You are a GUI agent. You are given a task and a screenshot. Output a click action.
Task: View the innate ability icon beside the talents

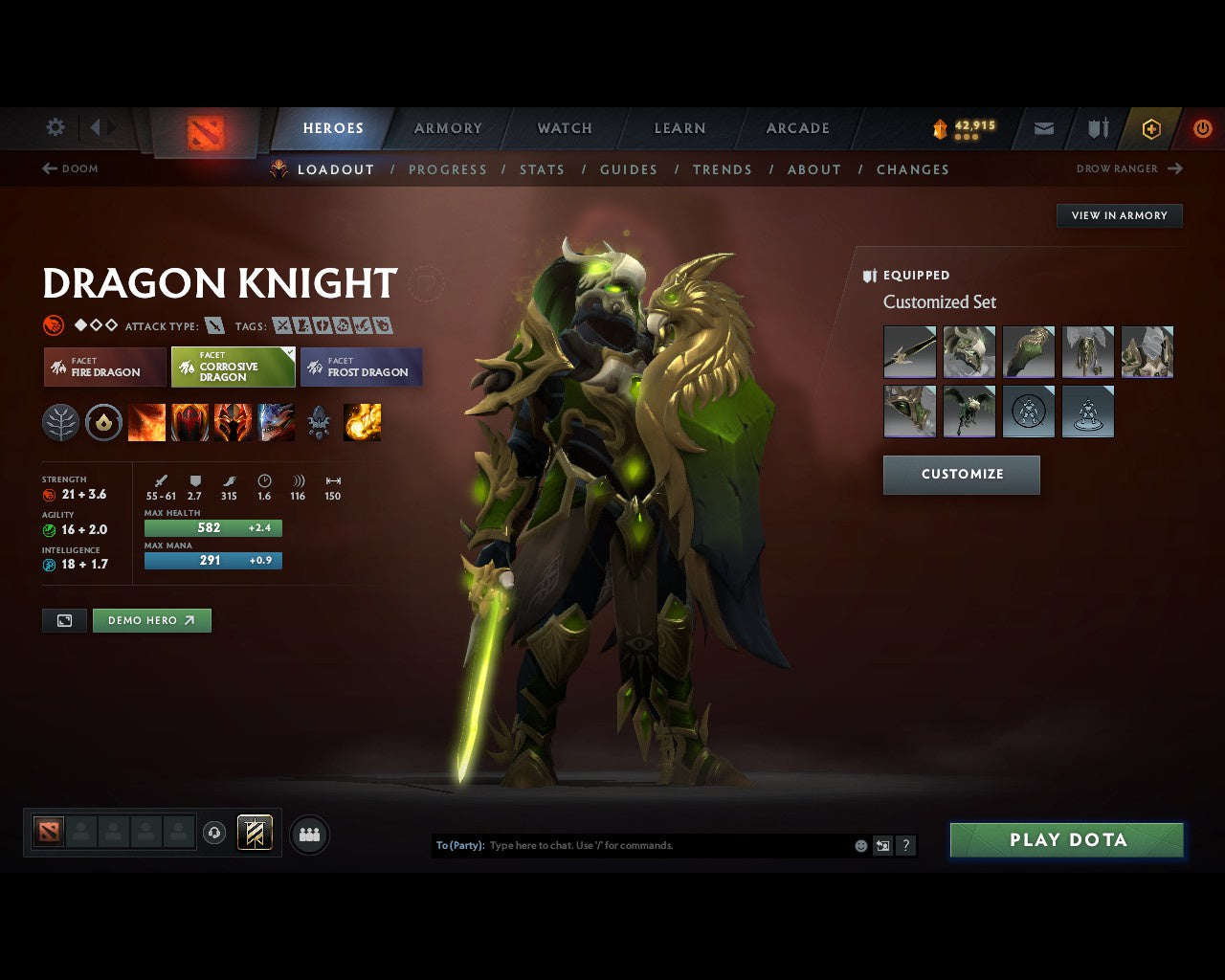click(x=103, y=422)
